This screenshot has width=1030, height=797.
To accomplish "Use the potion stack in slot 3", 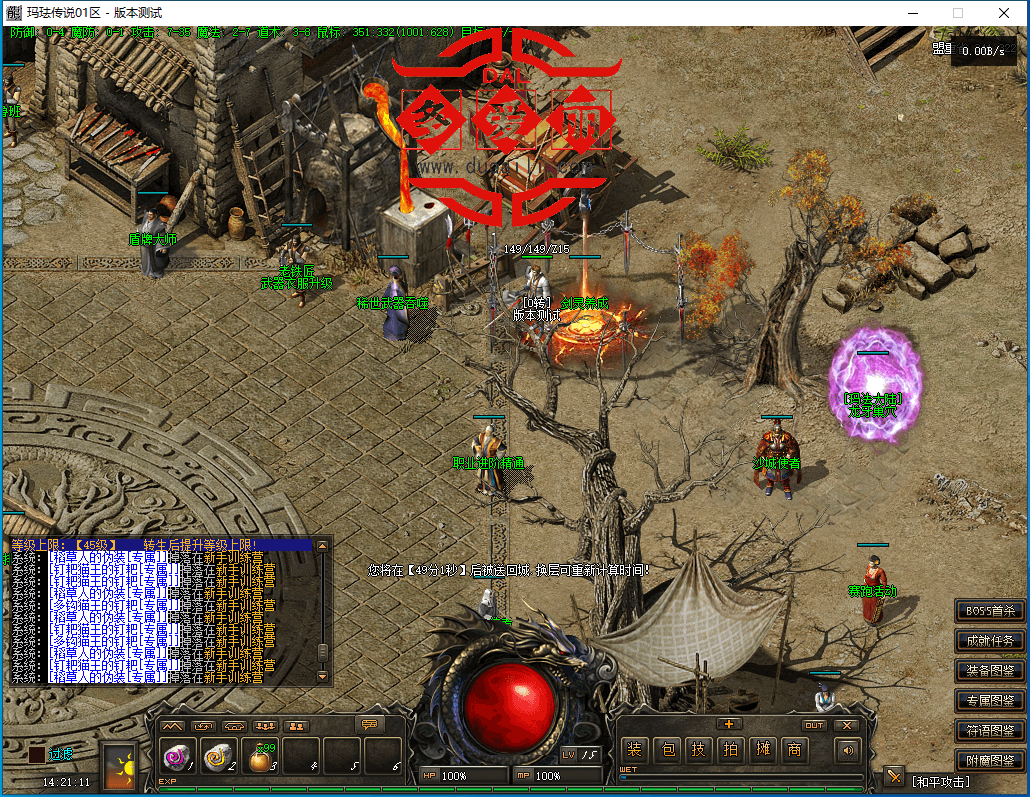I will 261,757.
